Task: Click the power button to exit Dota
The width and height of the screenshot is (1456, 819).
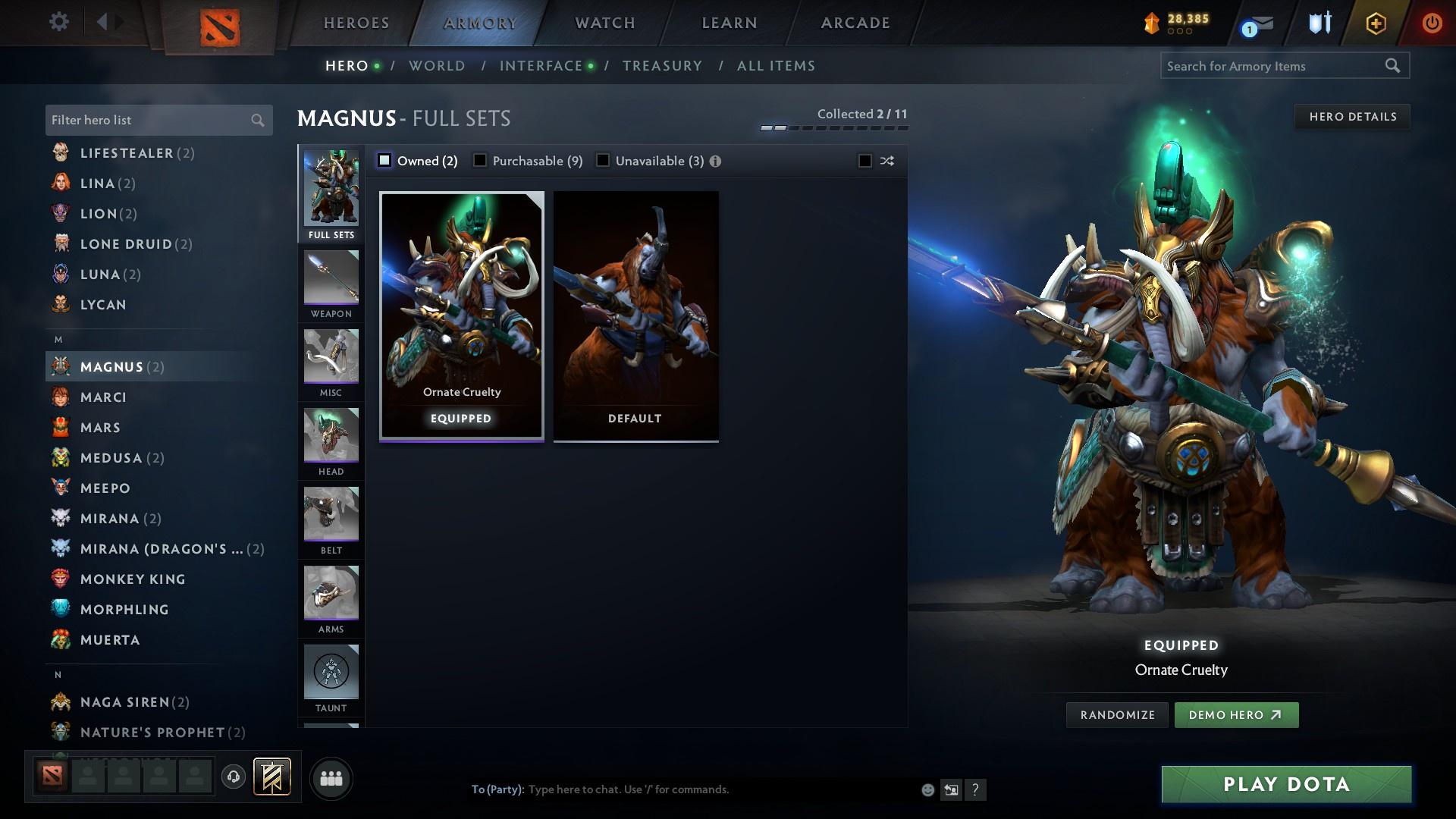Action: (1432, 22)
